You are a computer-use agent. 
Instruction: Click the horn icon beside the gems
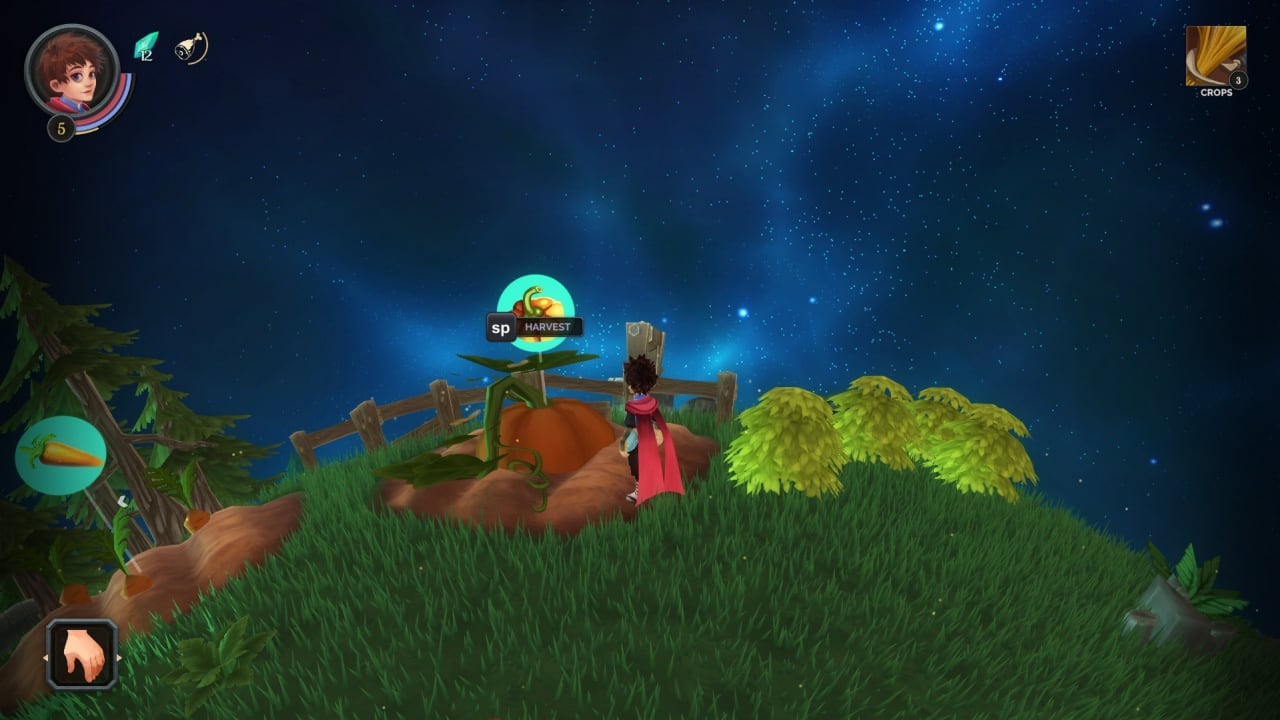click(x=190, y=48)
